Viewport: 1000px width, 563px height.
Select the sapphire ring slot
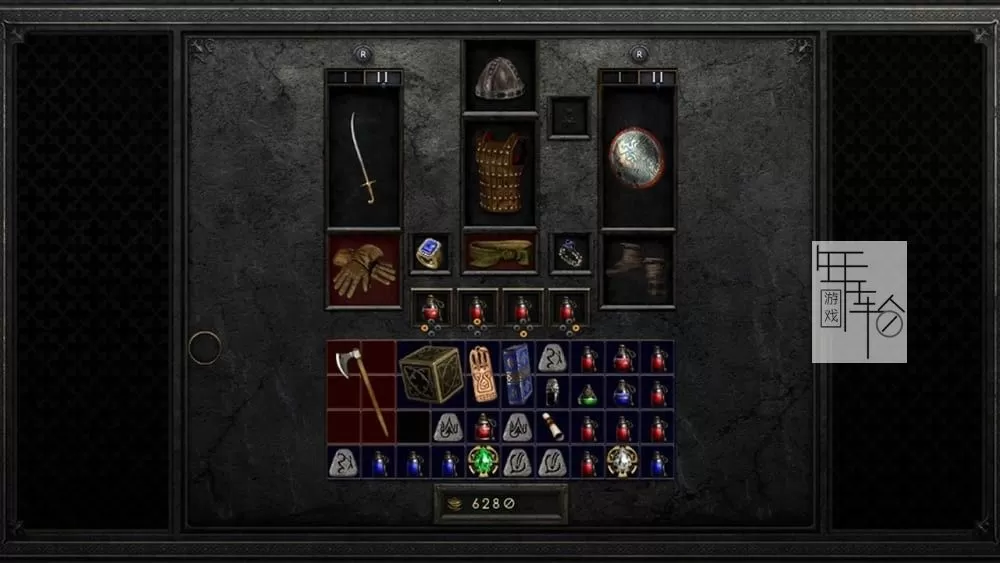[430, 254]
